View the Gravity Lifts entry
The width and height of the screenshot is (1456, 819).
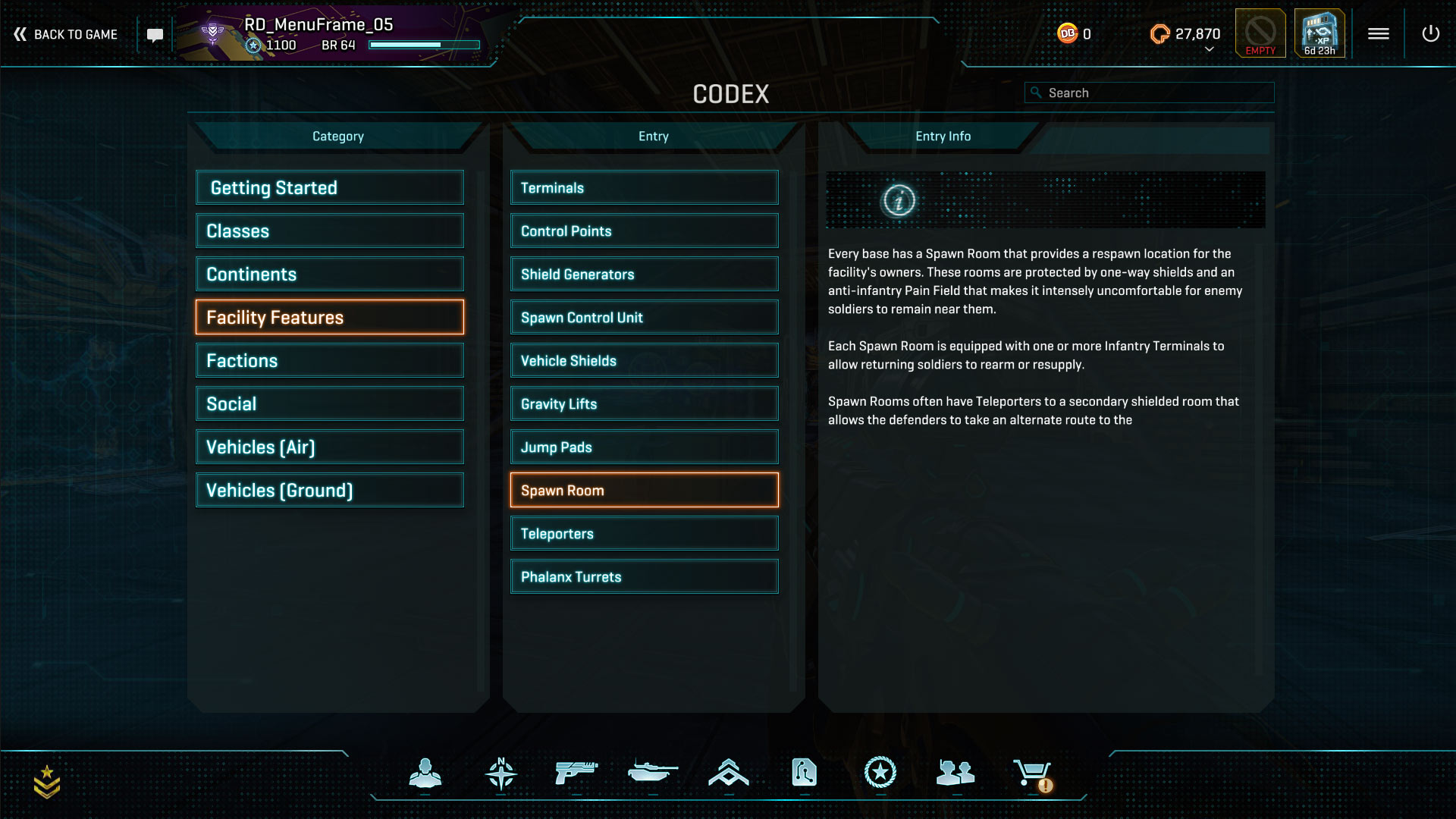point(644,403)
